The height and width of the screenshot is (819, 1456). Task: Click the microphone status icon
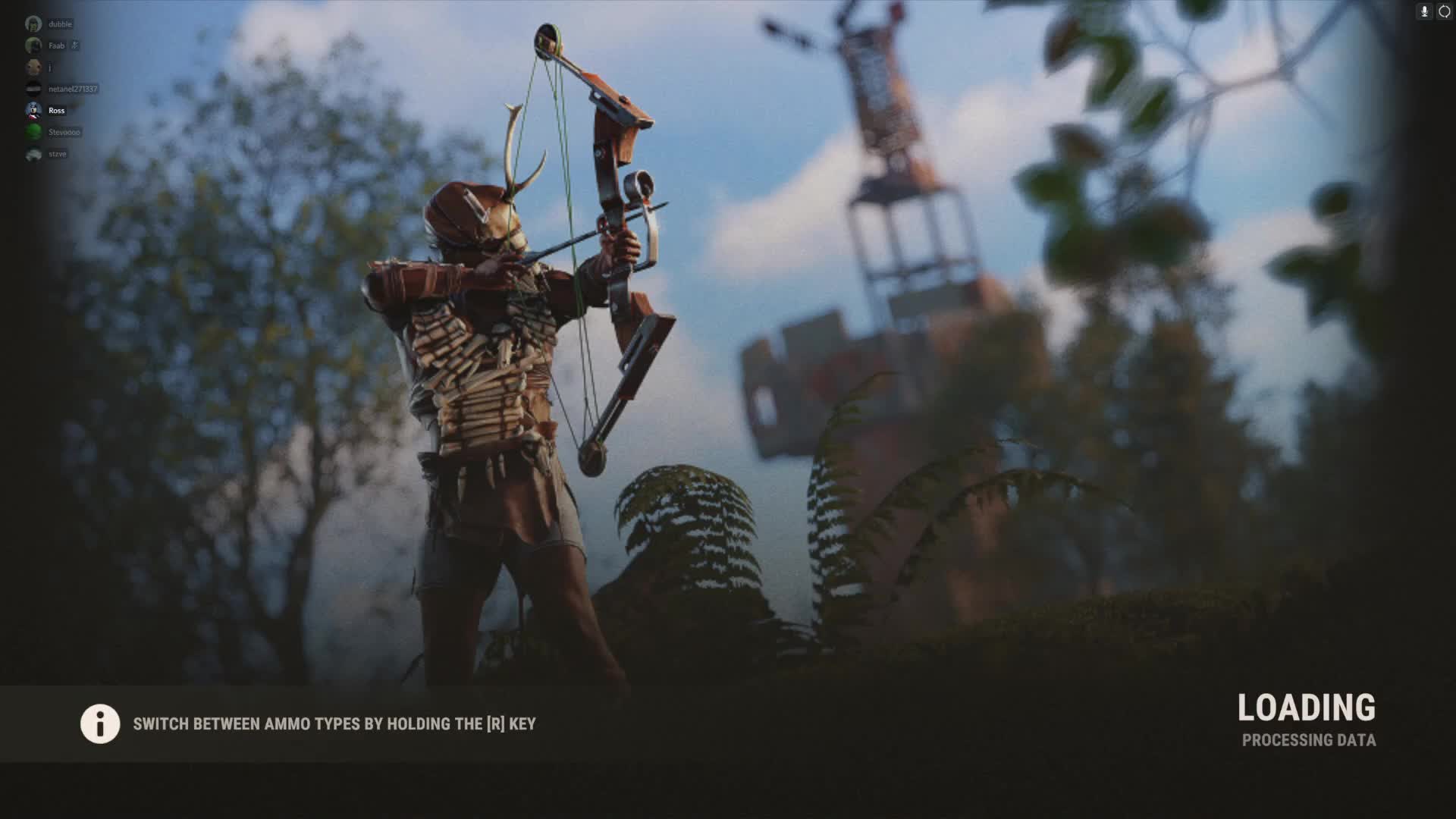point(1424,11)
